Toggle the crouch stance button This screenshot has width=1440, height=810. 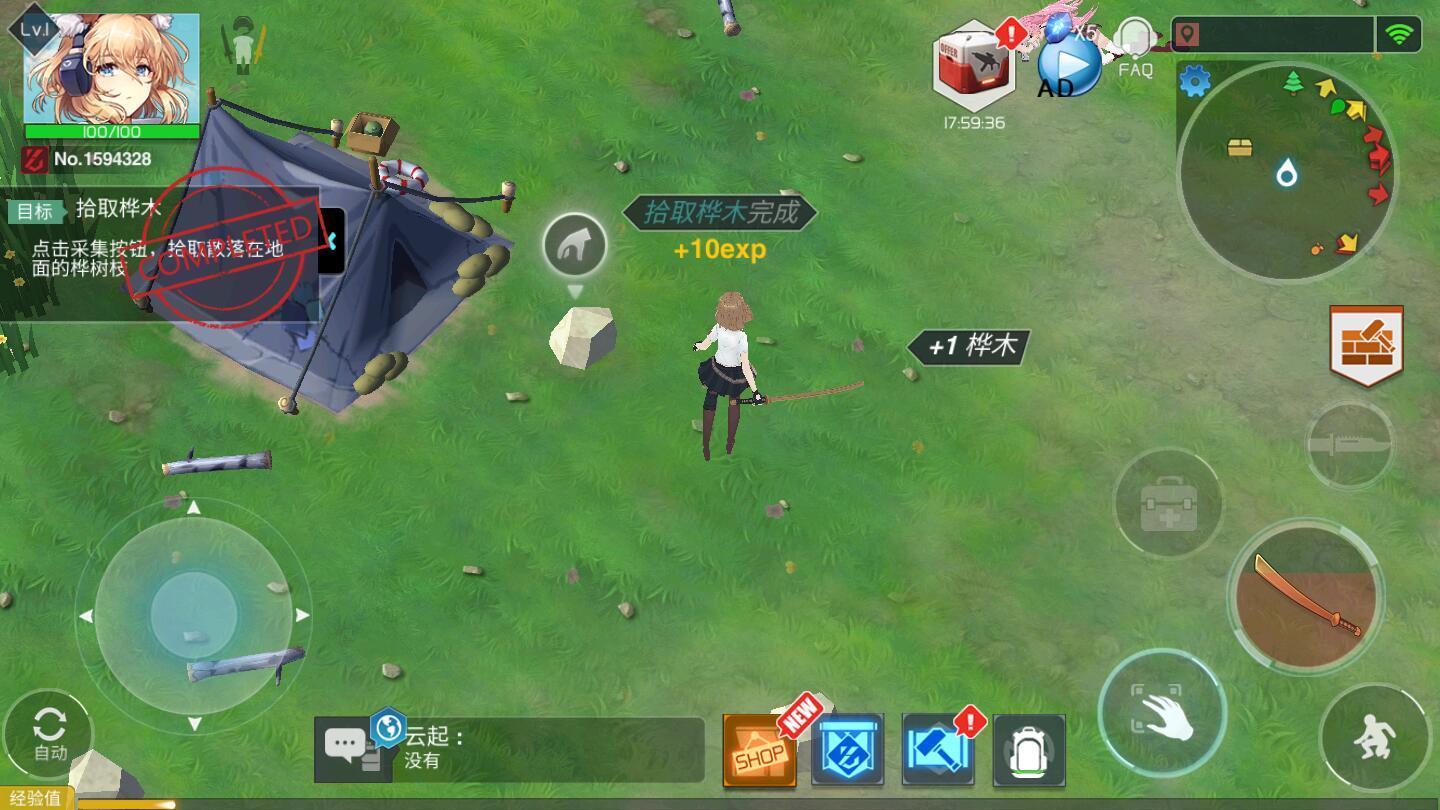click(1373, 738)
